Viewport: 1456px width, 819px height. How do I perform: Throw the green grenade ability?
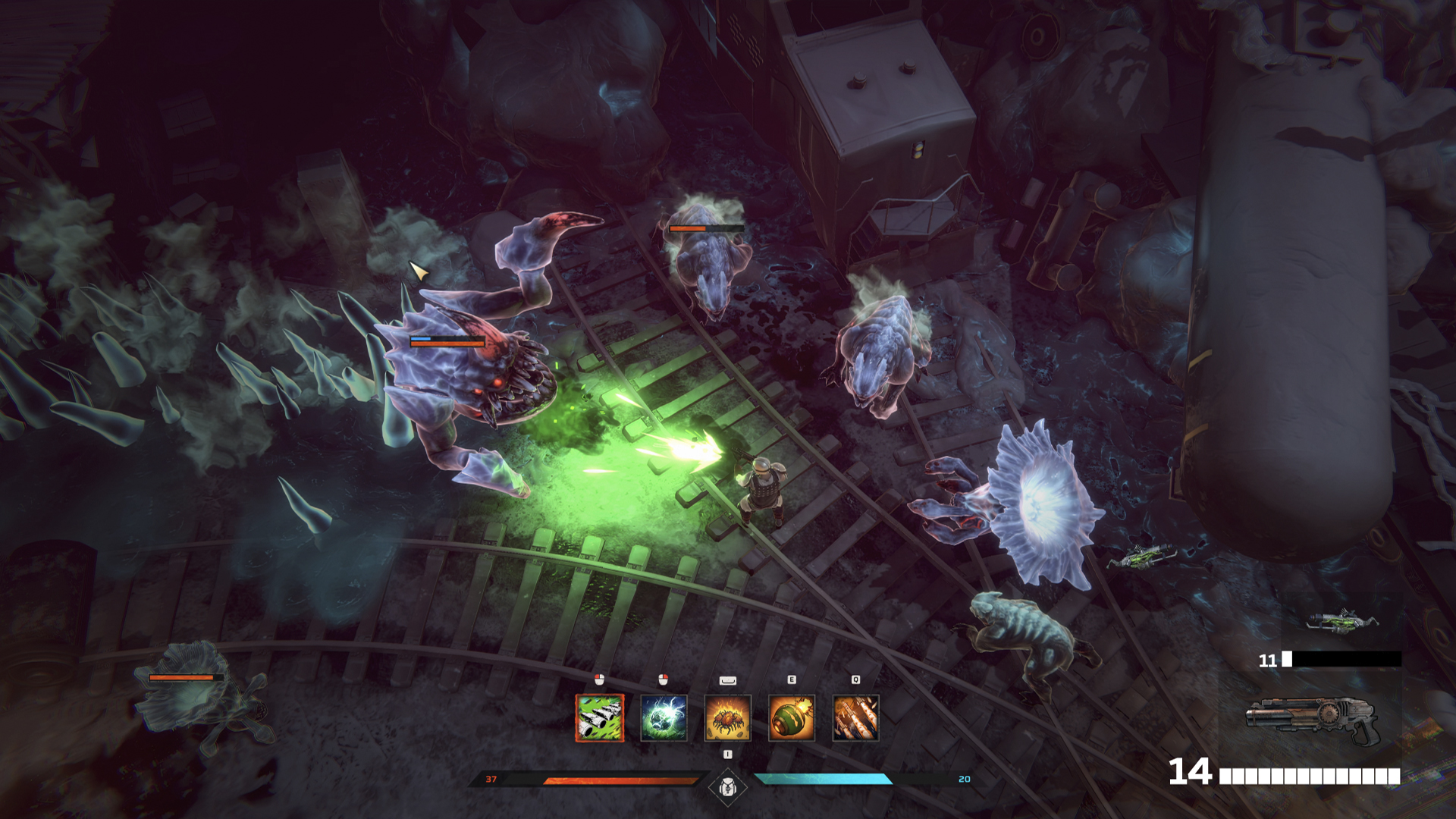point(792,717)
